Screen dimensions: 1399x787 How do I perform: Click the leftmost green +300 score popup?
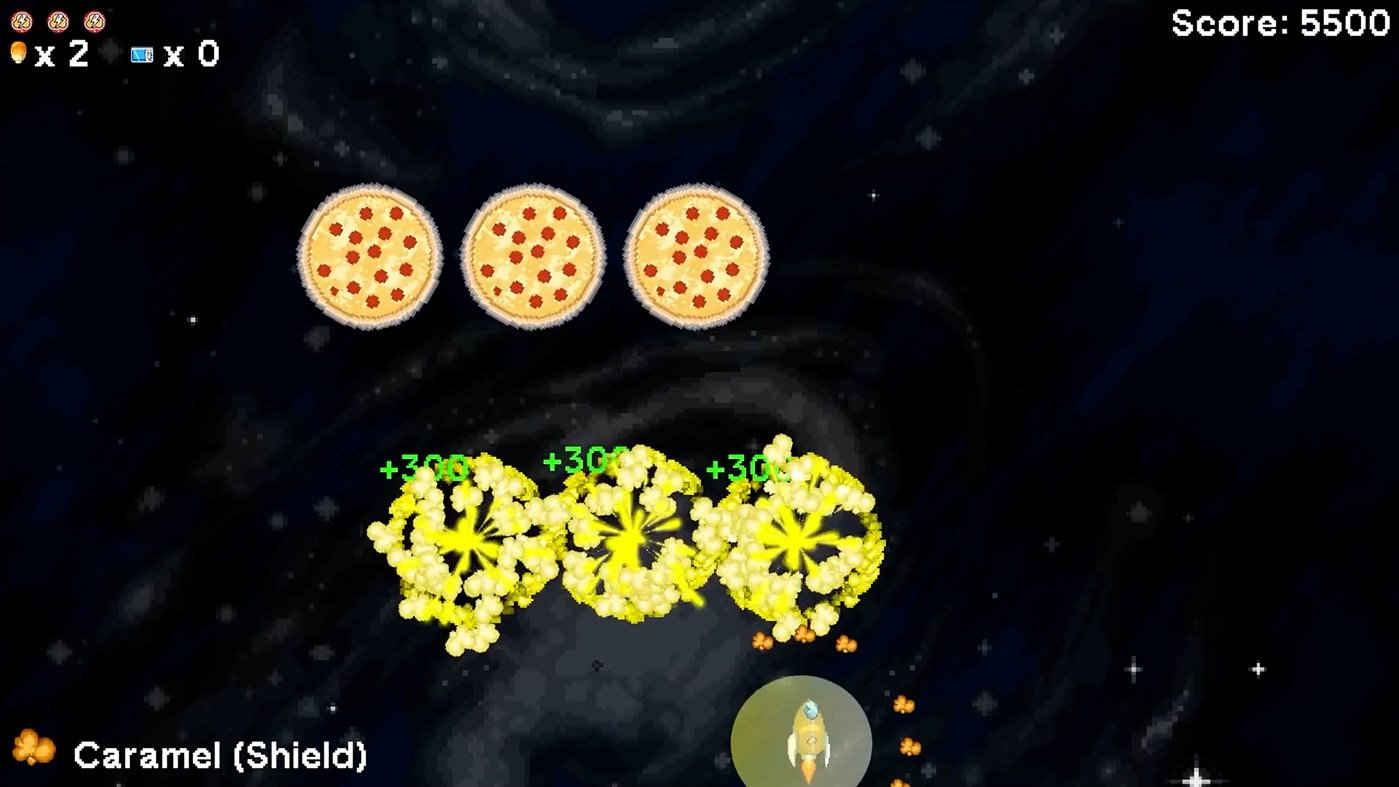423,465
